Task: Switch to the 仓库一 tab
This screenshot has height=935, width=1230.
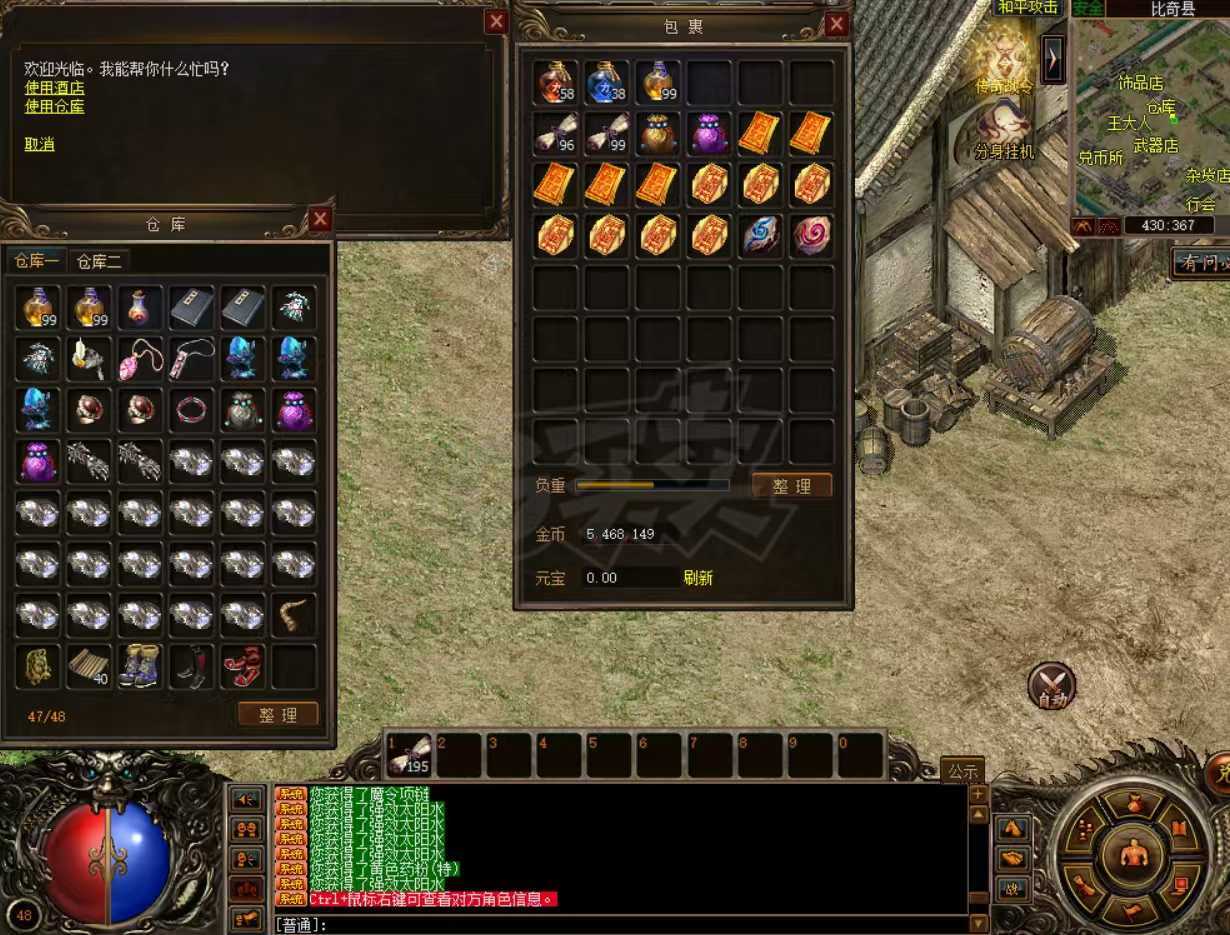Action: coord(37,262)
